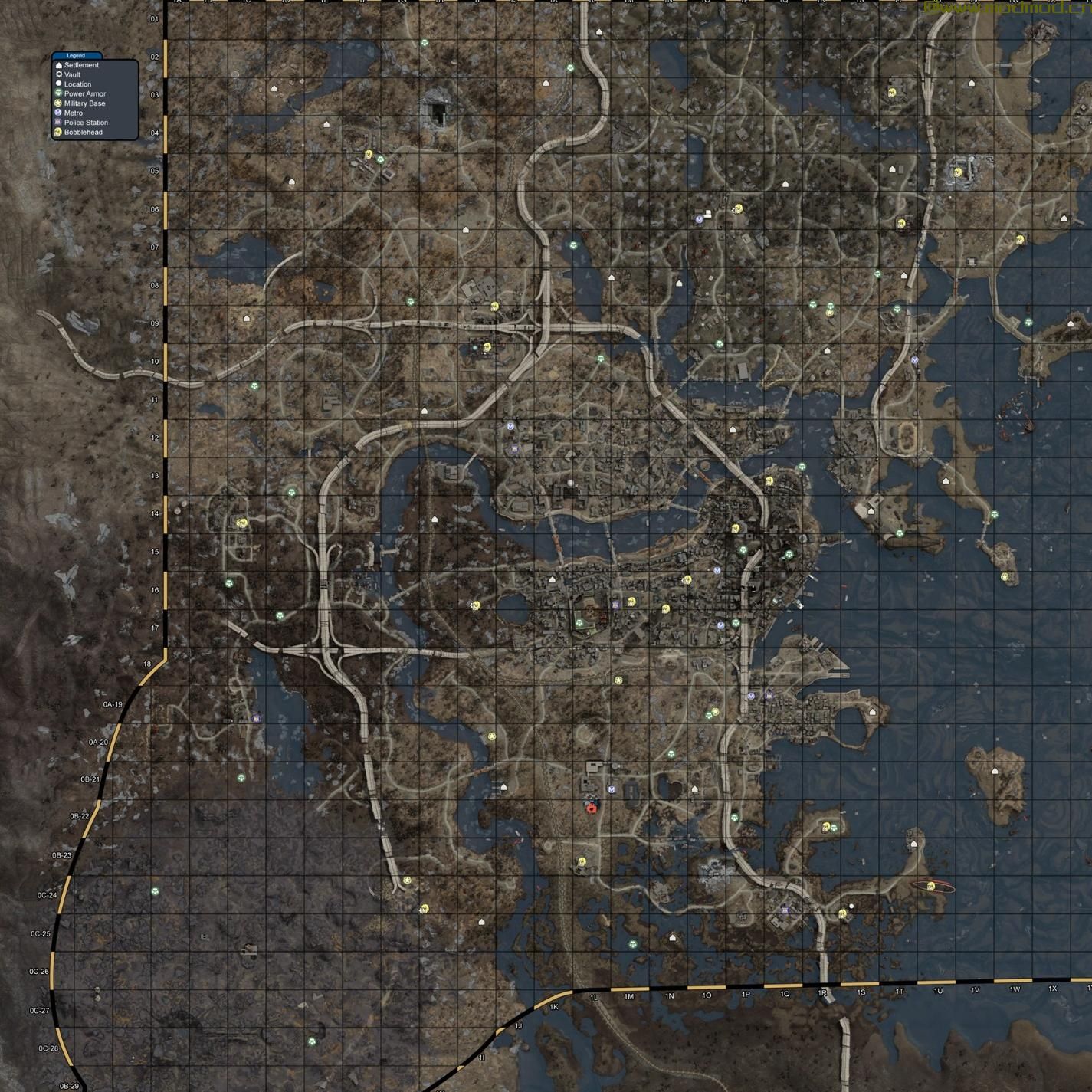Click the Police Station icon in the Legend
Viewport: 1092px width, 1092px height.
(x=59, y=122)
